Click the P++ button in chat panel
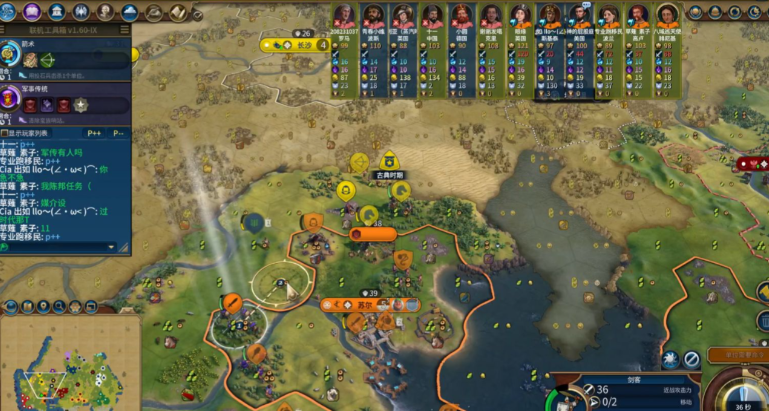 tap(96, 132)
